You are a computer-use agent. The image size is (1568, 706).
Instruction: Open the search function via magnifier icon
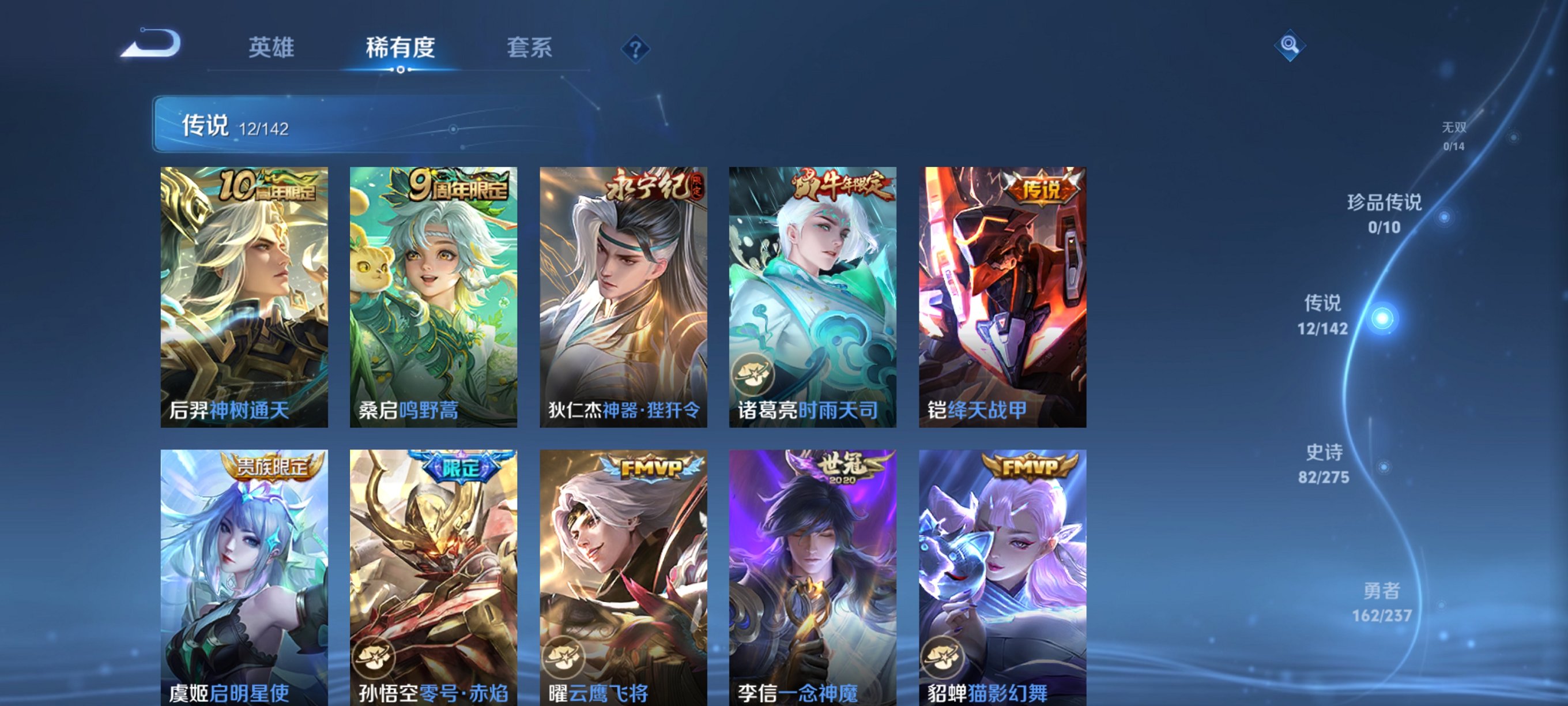[1290, 46]
